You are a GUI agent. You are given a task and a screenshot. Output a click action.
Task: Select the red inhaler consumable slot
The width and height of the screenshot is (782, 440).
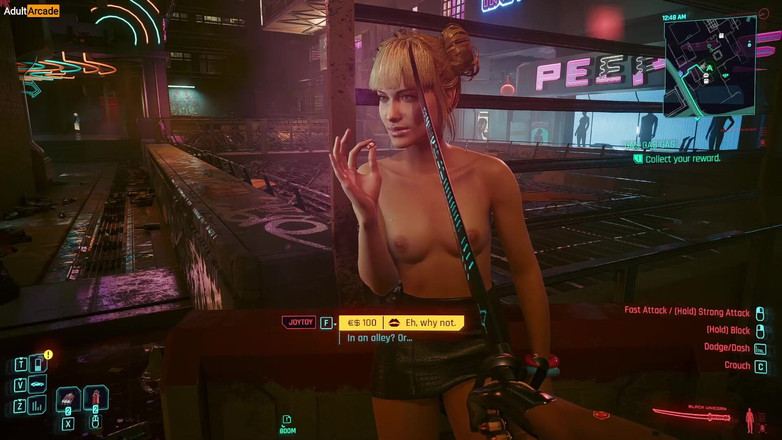tap(96, 398)
